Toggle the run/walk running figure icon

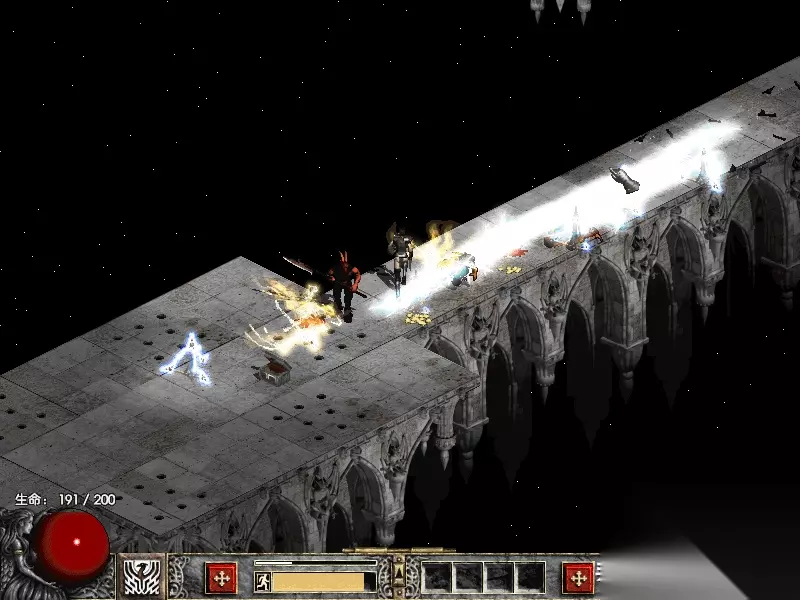262,581
